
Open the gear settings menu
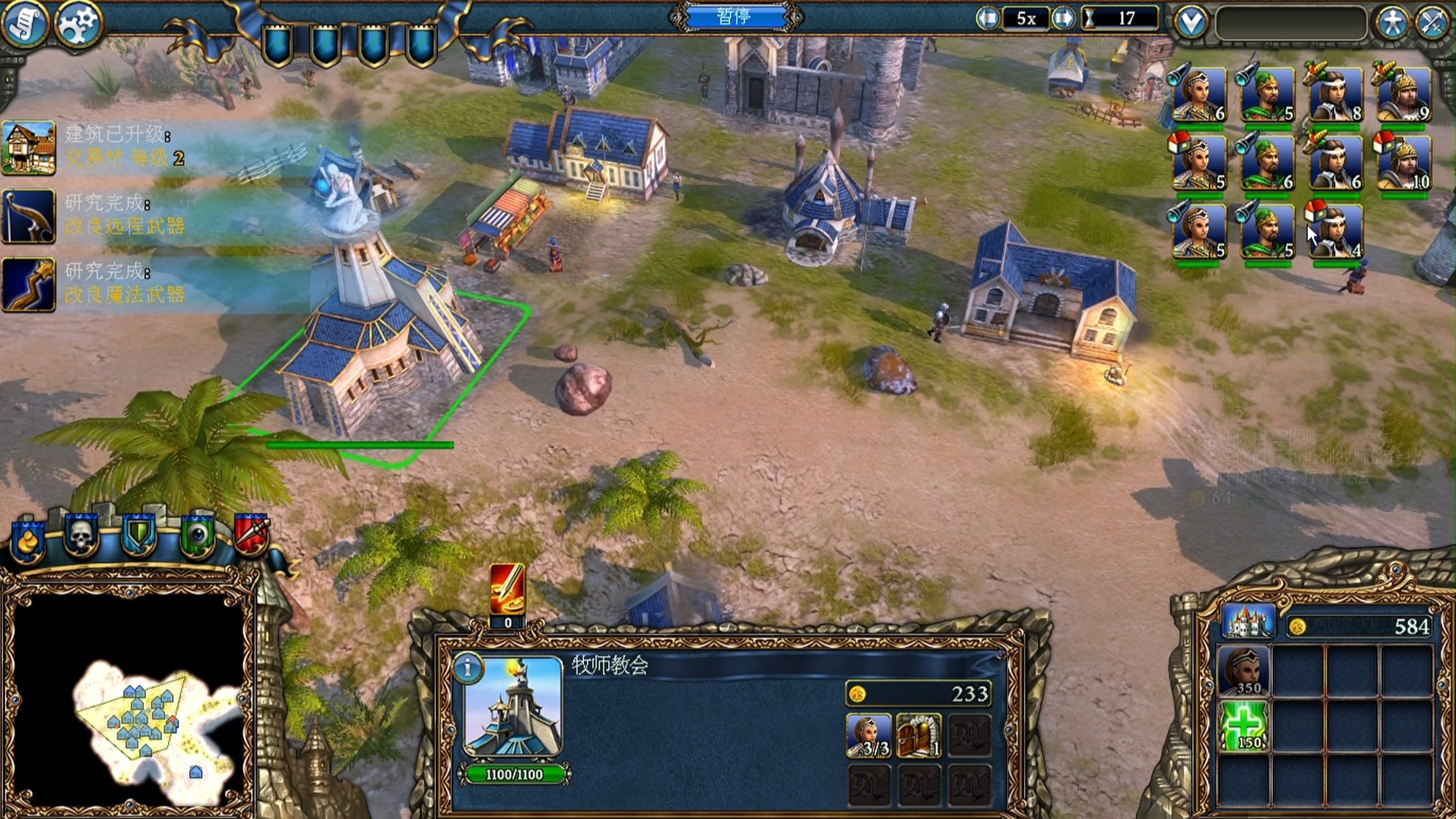click(x=78, y=24)
